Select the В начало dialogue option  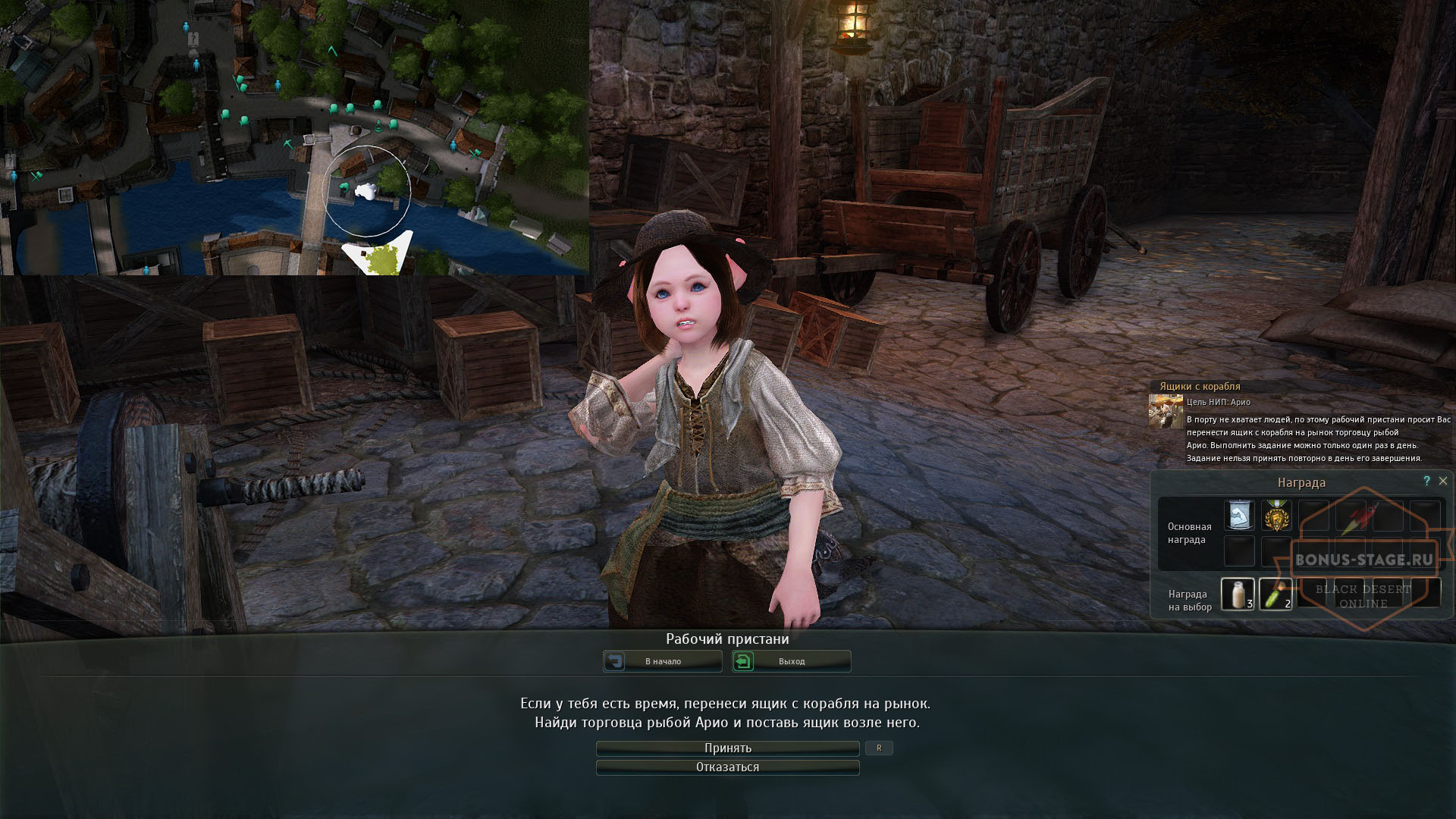[x=664, y=661]
